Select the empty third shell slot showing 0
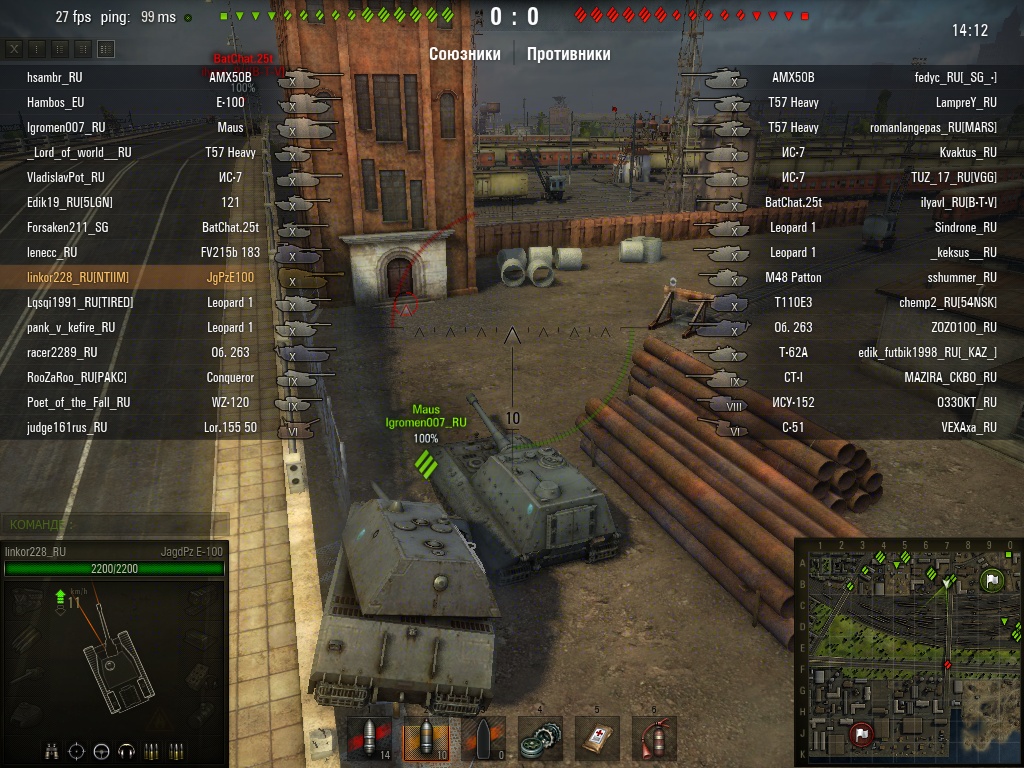1024x768 pixels. click(x=482, y=739)
